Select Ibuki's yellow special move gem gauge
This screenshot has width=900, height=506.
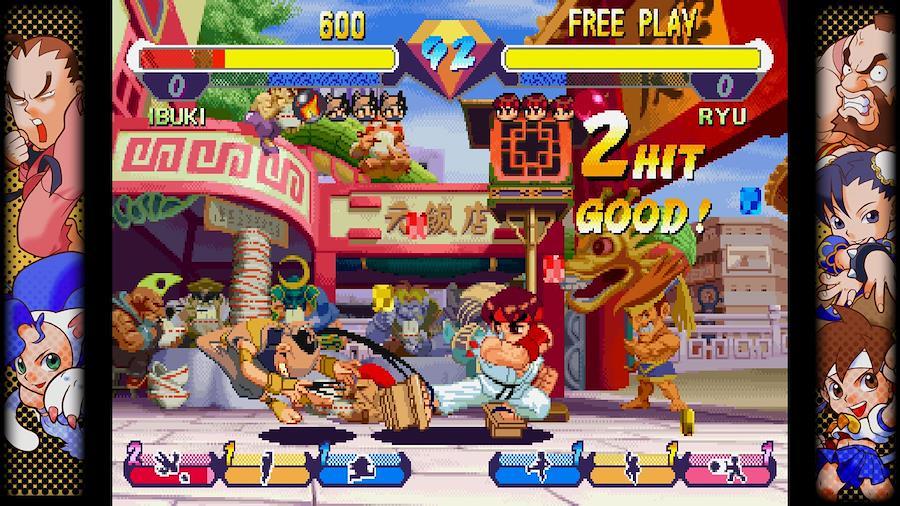pyautogui.click(x=266, y=467)
